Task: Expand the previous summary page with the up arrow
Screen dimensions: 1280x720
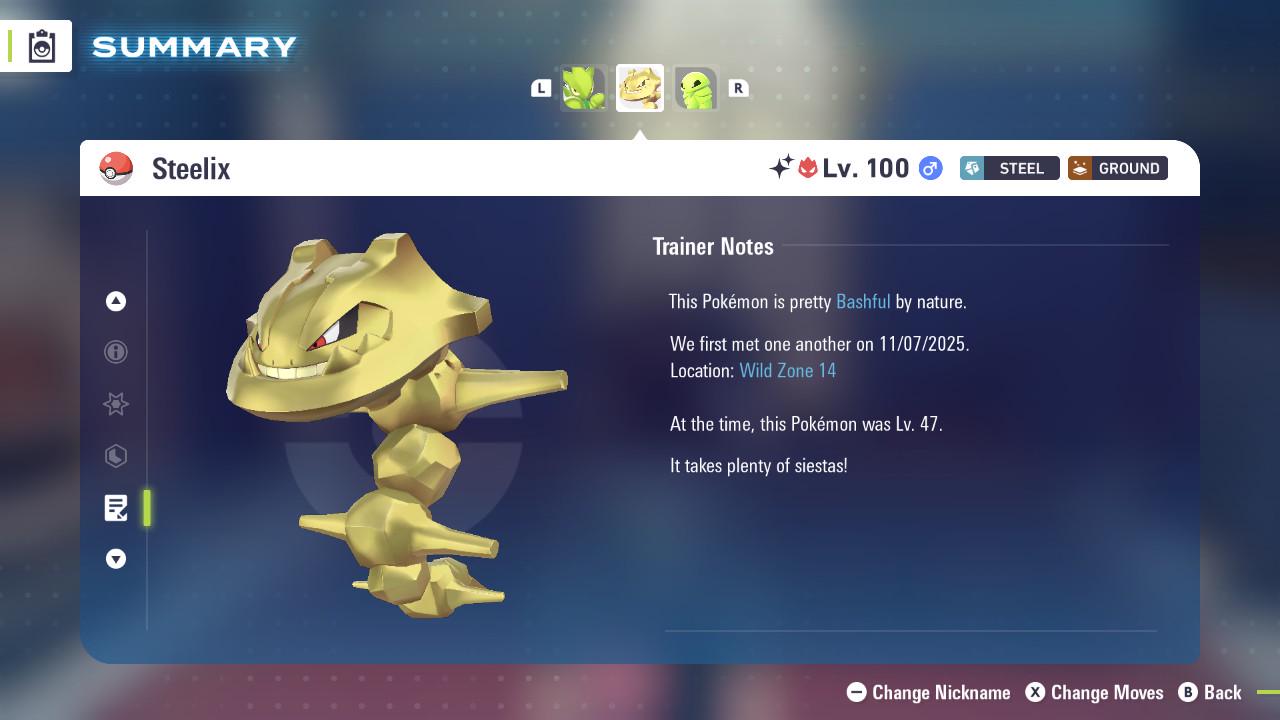Action: [116, 301]
